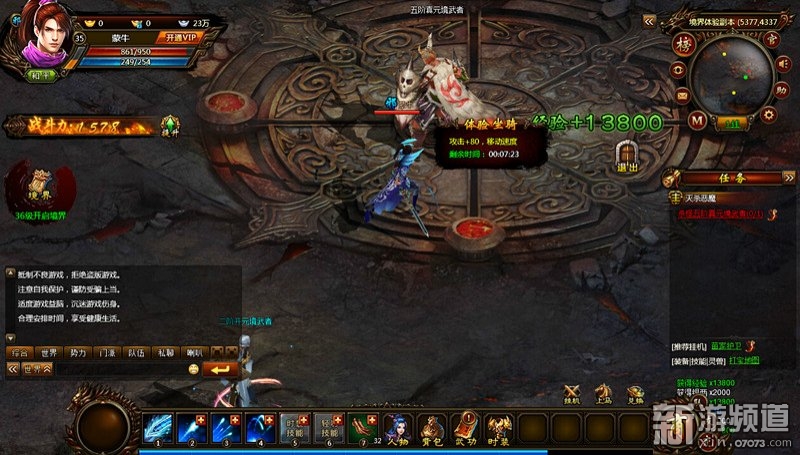
Task: Open the 时装 fashion panel
Action: [498, 428]
